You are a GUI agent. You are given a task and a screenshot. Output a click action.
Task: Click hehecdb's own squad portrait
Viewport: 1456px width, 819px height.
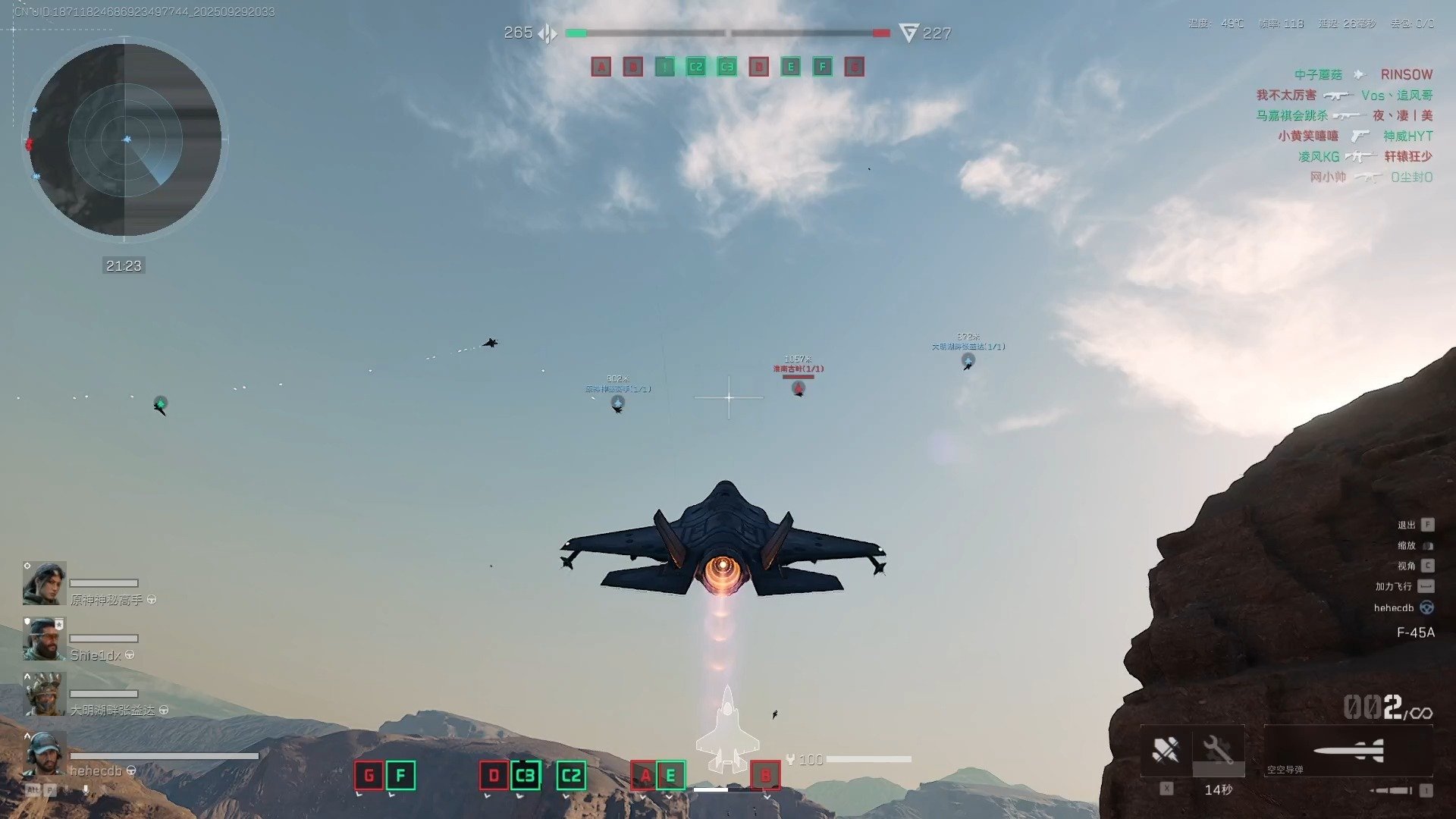(44, 753)
